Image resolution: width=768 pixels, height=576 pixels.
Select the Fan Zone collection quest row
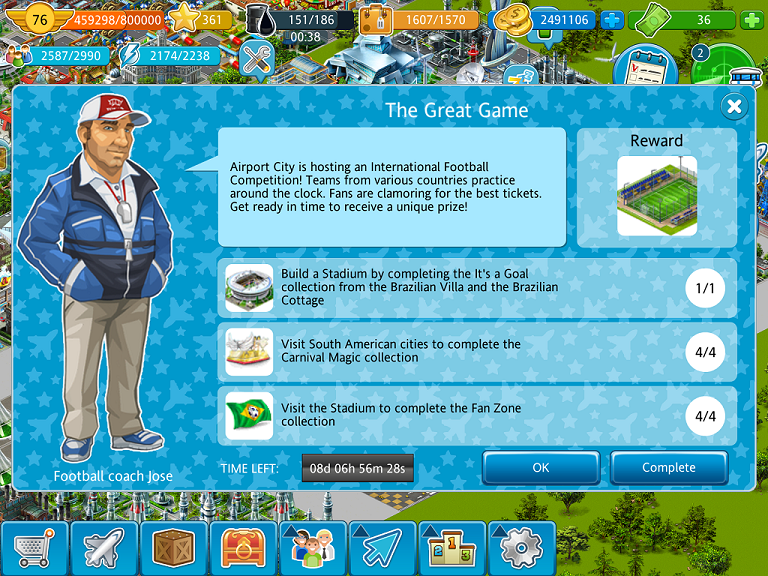pyautogui.click(x=478, y=416)
